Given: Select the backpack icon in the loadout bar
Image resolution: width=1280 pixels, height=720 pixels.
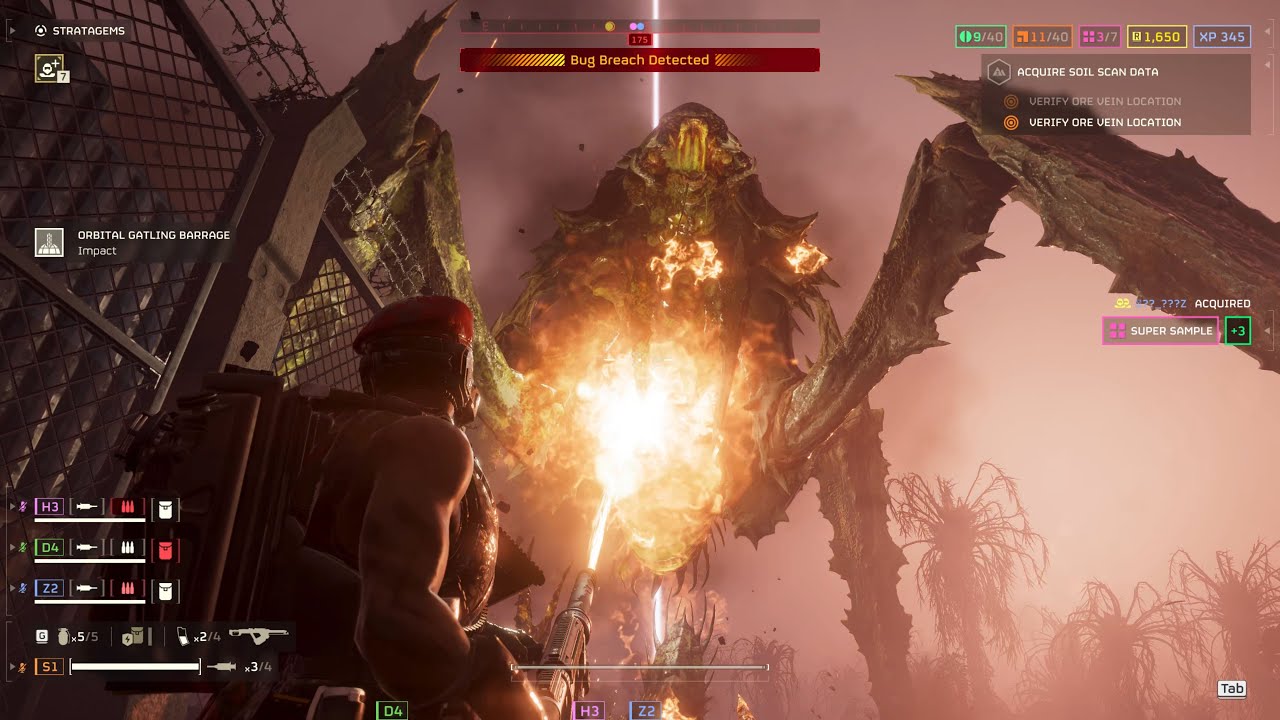Looking at the screenshot, I should pyautogui.click(x=132, y=636).
